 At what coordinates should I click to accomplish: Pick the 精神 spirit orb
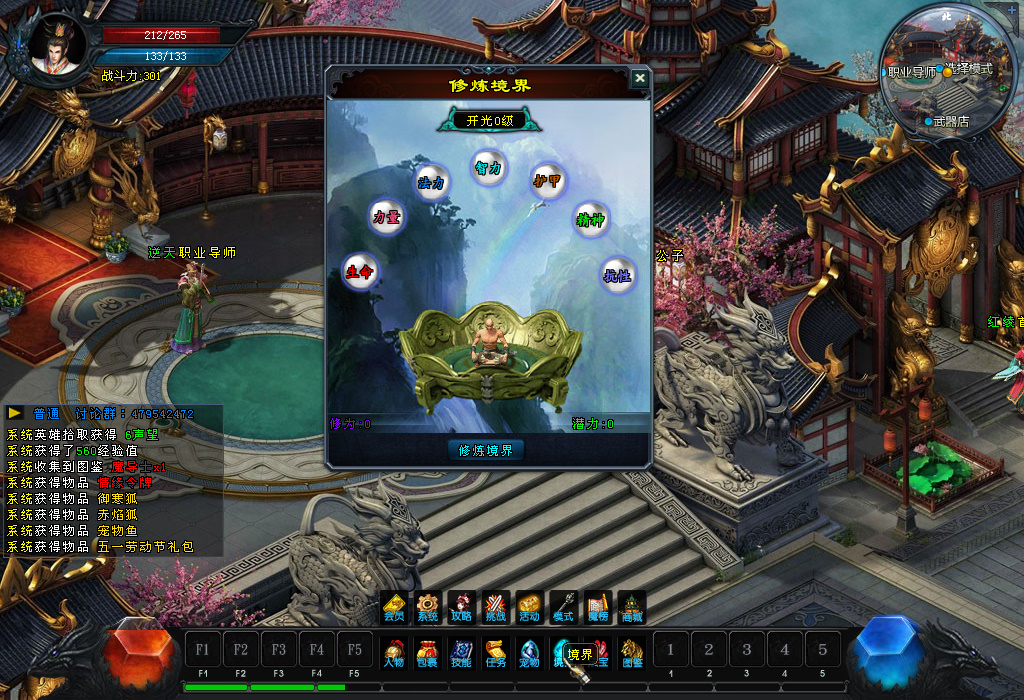pos(590,219)
